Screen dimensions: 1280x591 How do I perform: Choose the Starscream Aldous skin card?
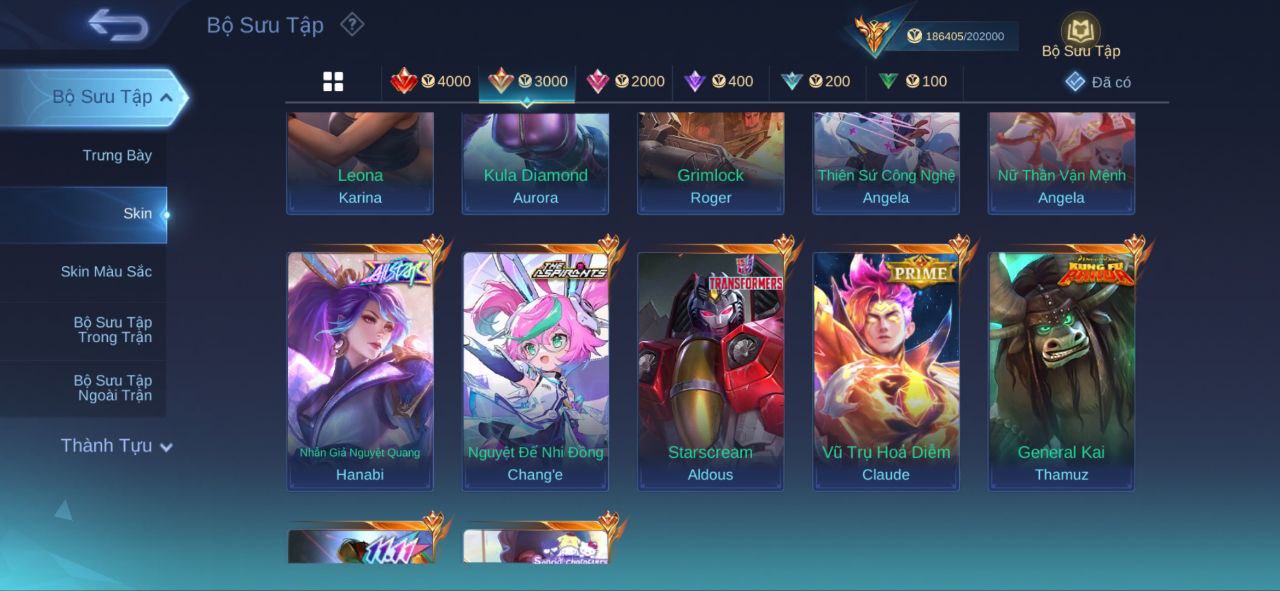coord(711,370)
